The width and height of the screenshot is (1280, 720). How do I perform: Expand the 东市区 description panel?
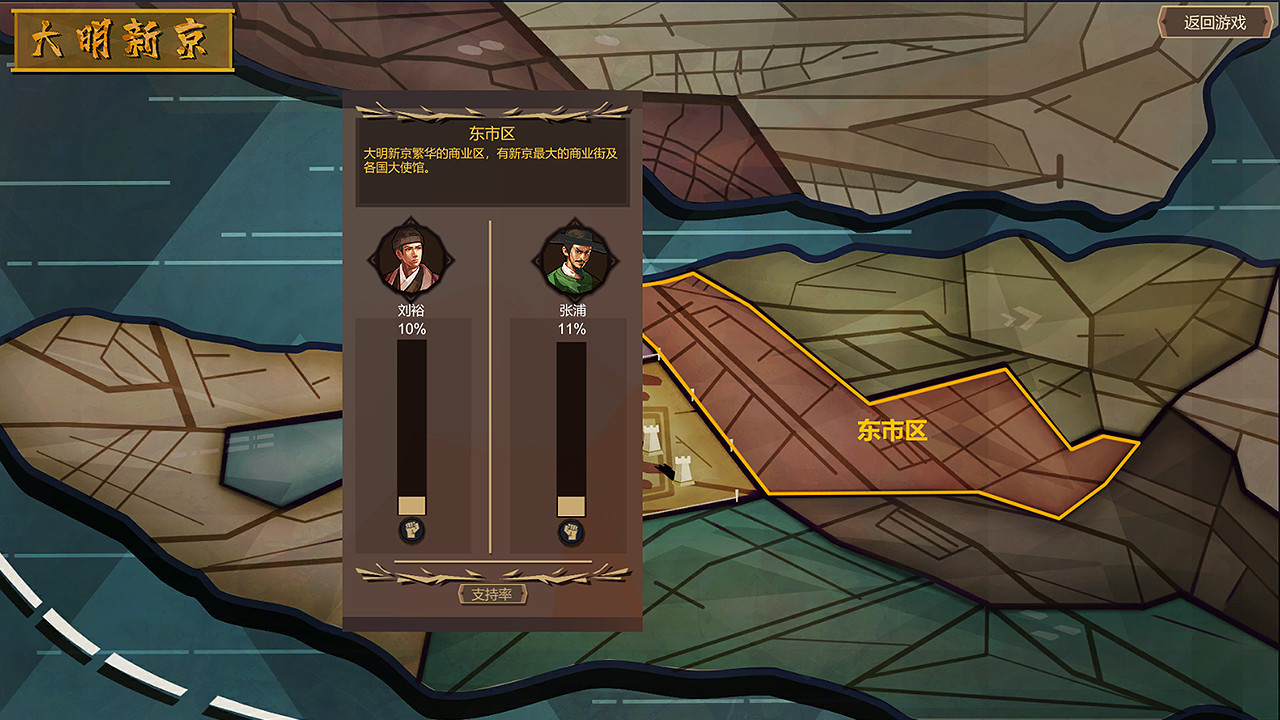pyautogui.click(x=493, y=160)
